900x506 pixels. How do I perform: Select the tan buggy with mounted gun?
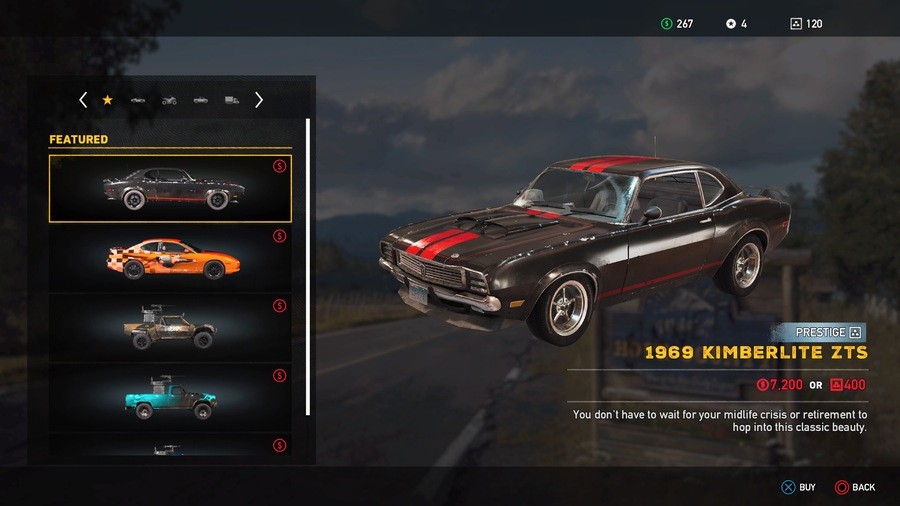click(x=170, y=328)
